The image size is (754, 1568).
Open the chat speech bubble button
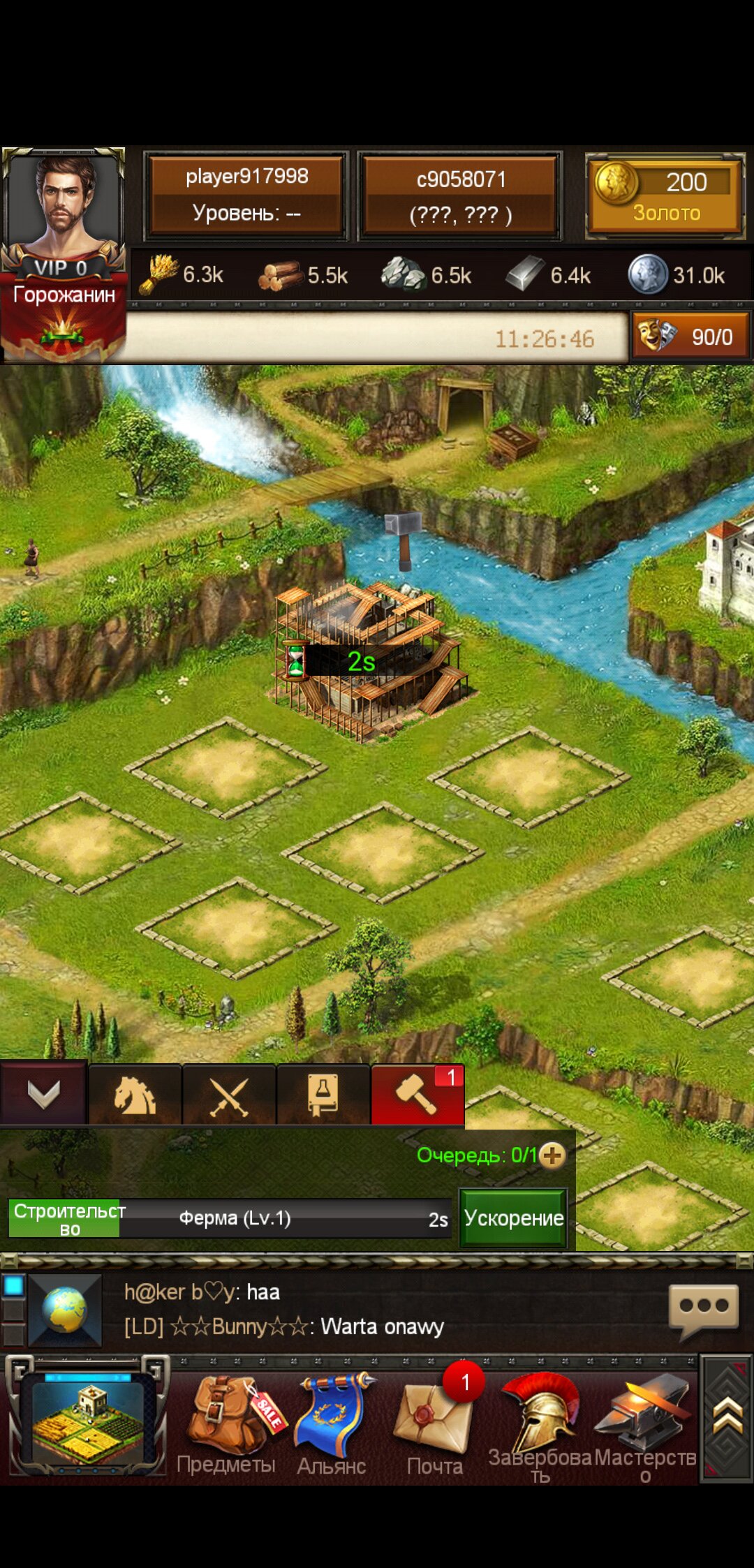[703, 1308]
